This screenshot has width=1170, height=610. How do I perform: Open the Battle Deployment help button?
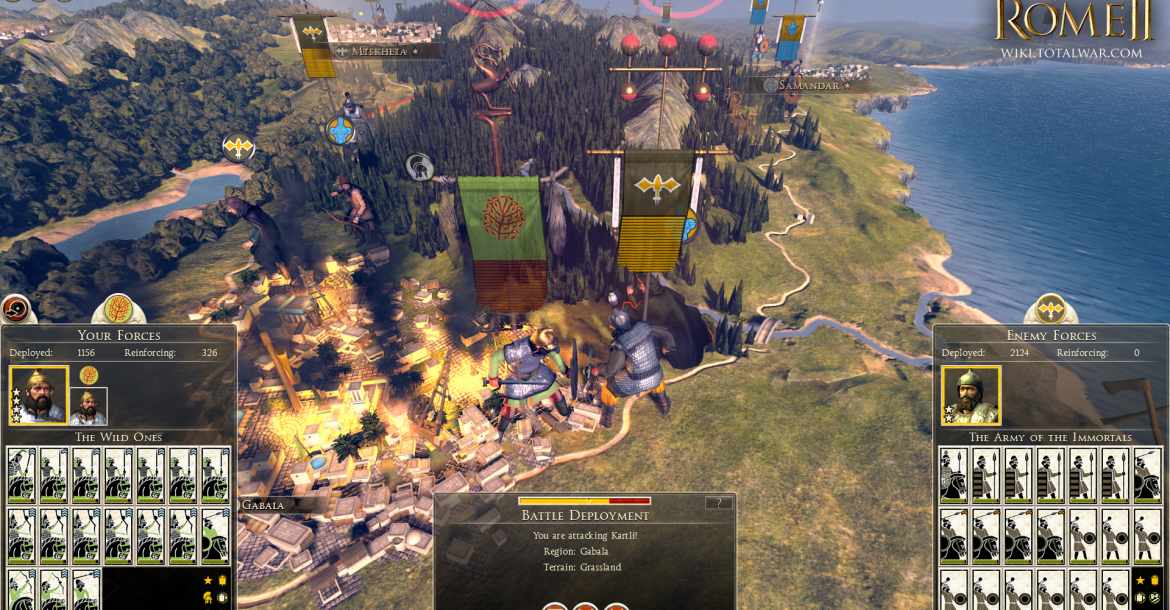click(x=718, y=503)
